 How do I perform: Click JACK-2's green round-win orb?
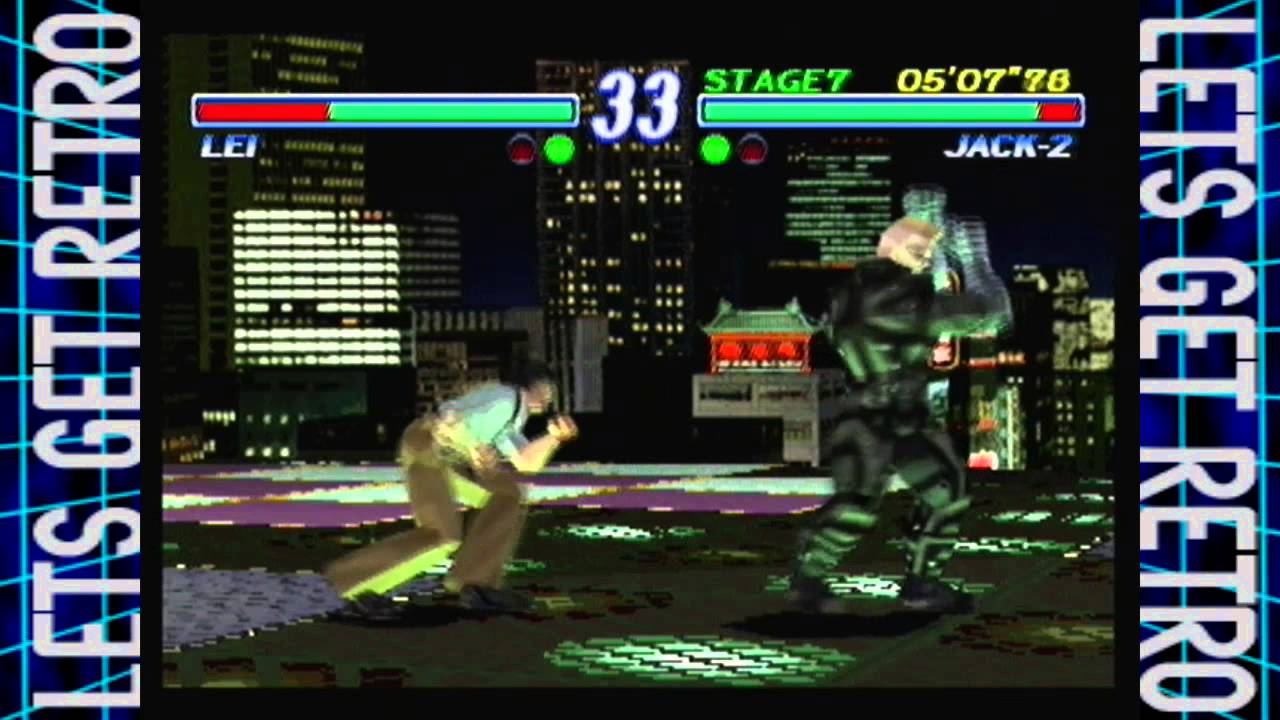pyautogui.click(x=713, y=148)
